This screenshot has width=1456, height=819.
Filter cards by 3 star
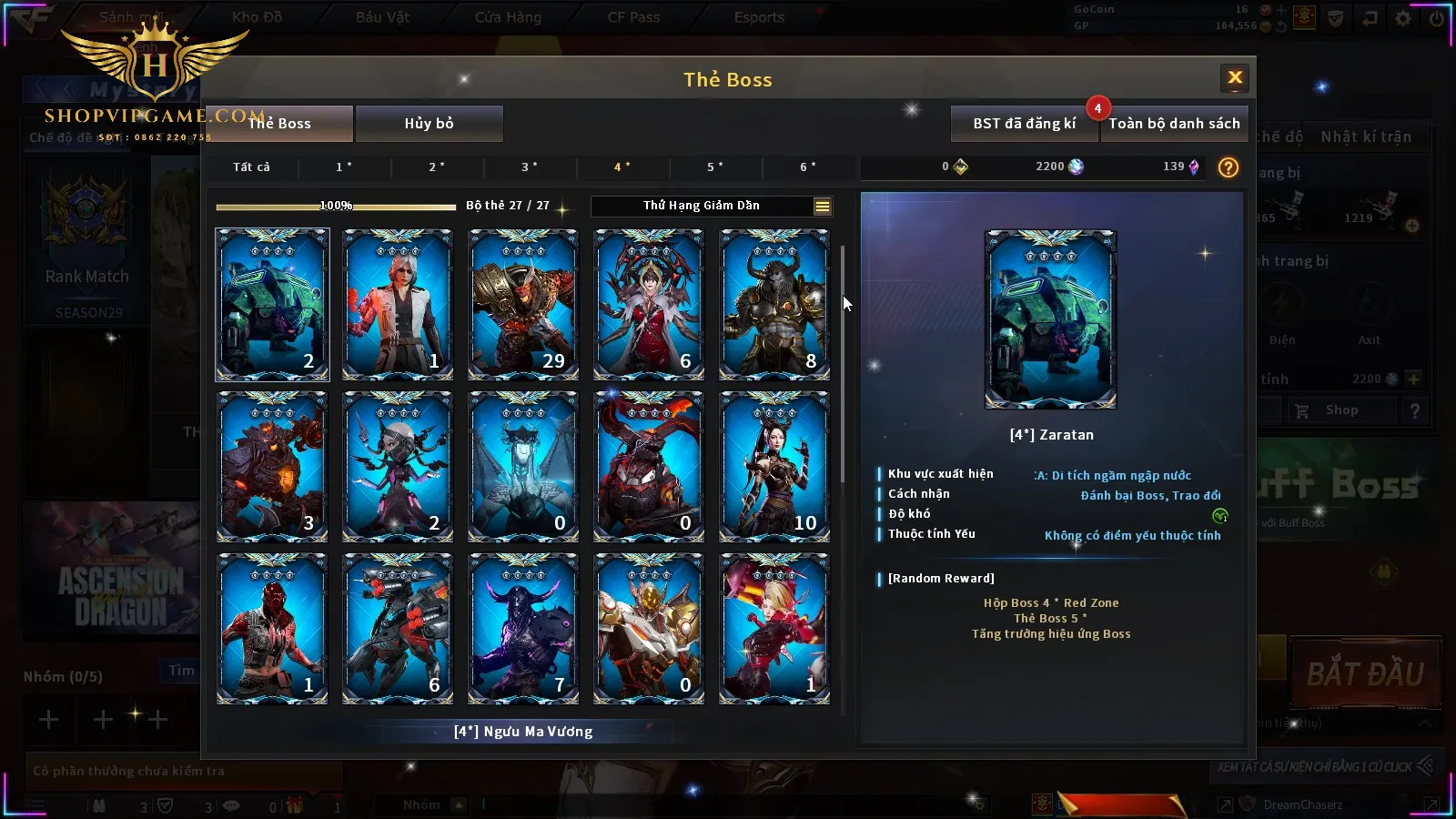pos(530,167)
